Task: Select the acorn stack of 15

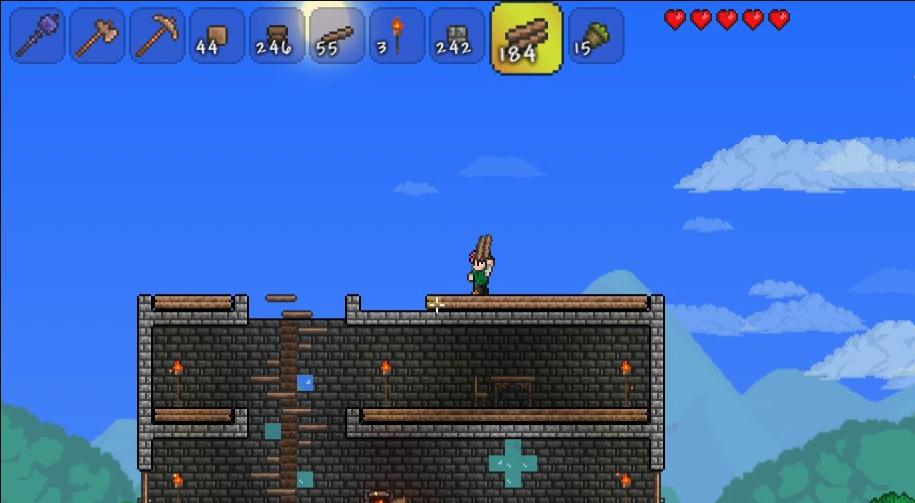Action: pyautogui.click(x=596, y=35)
